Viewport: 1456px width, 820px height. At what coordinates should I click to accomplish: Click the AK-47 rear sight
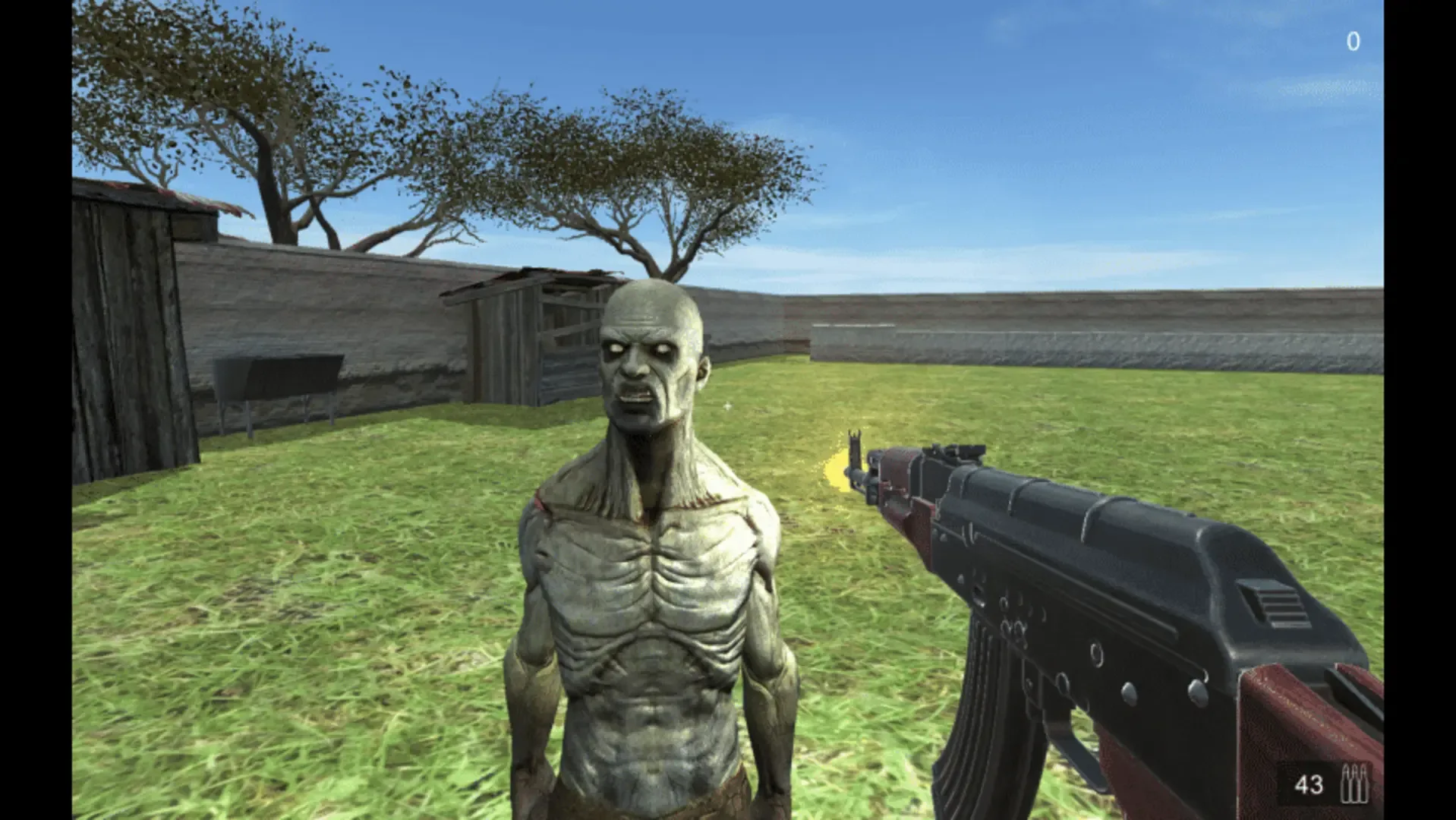[x=964, y=450]
